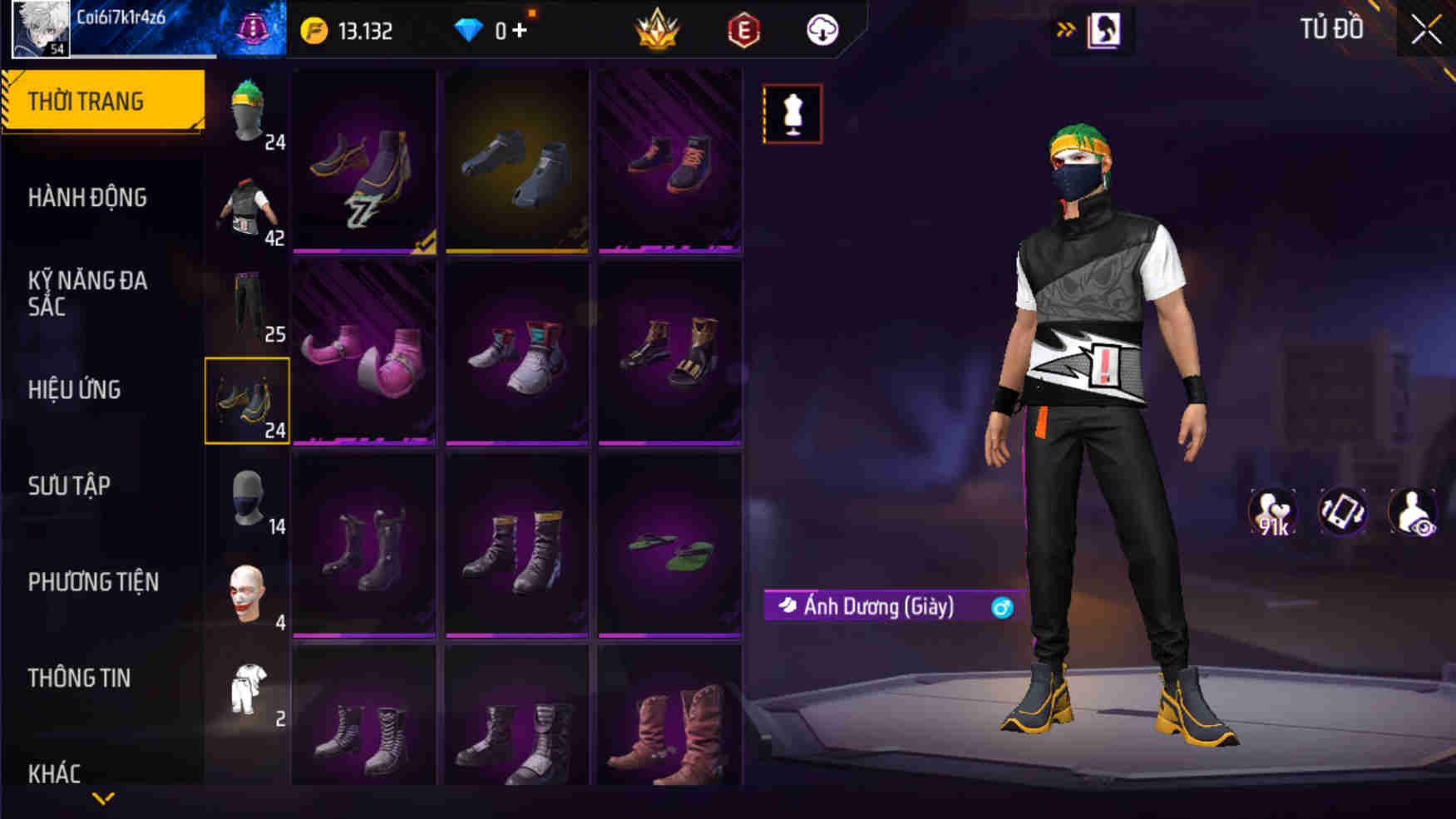Open the Sưu Tập tab
This screenshot has height=819, width=1456.
pyautogui.click(x=69, y=486)
